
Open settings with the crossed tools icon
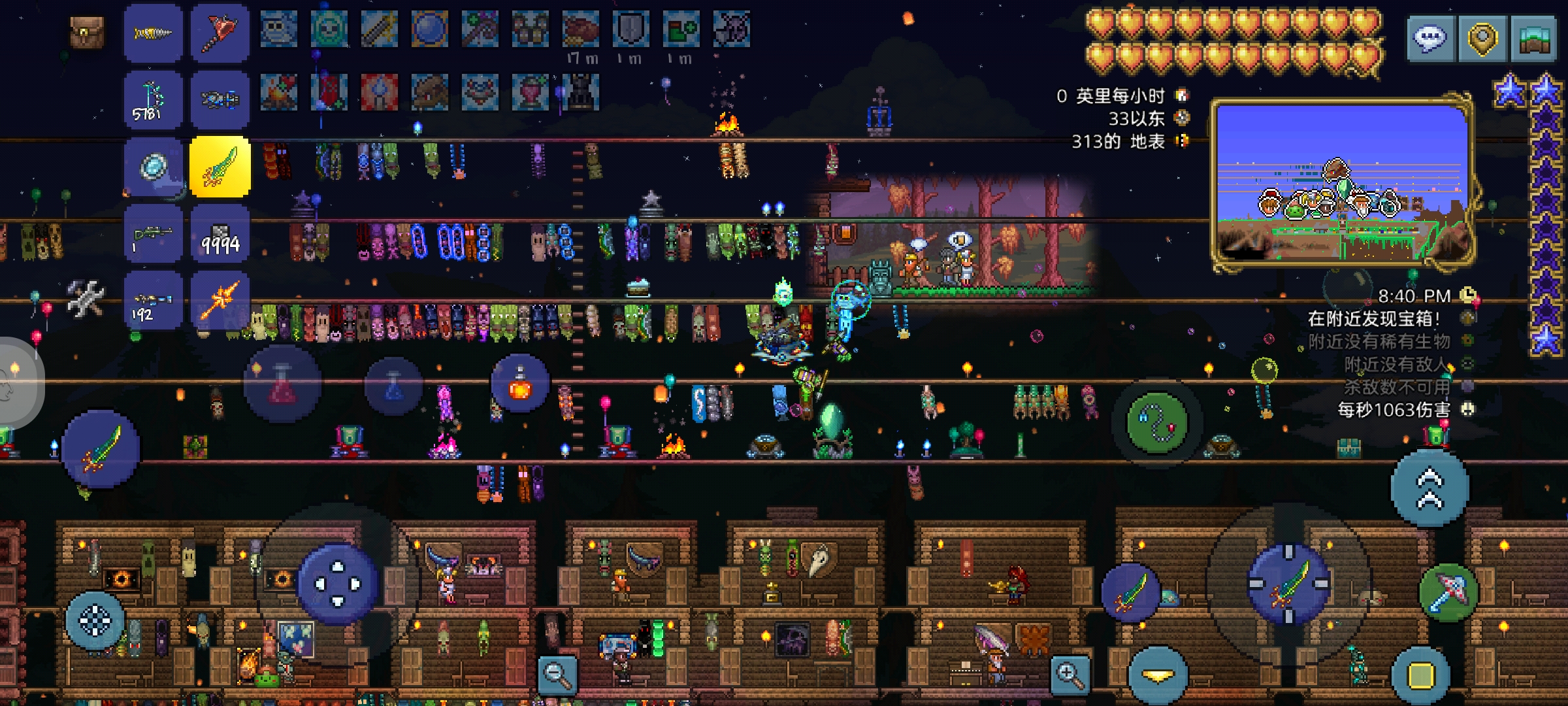point(86,298)
